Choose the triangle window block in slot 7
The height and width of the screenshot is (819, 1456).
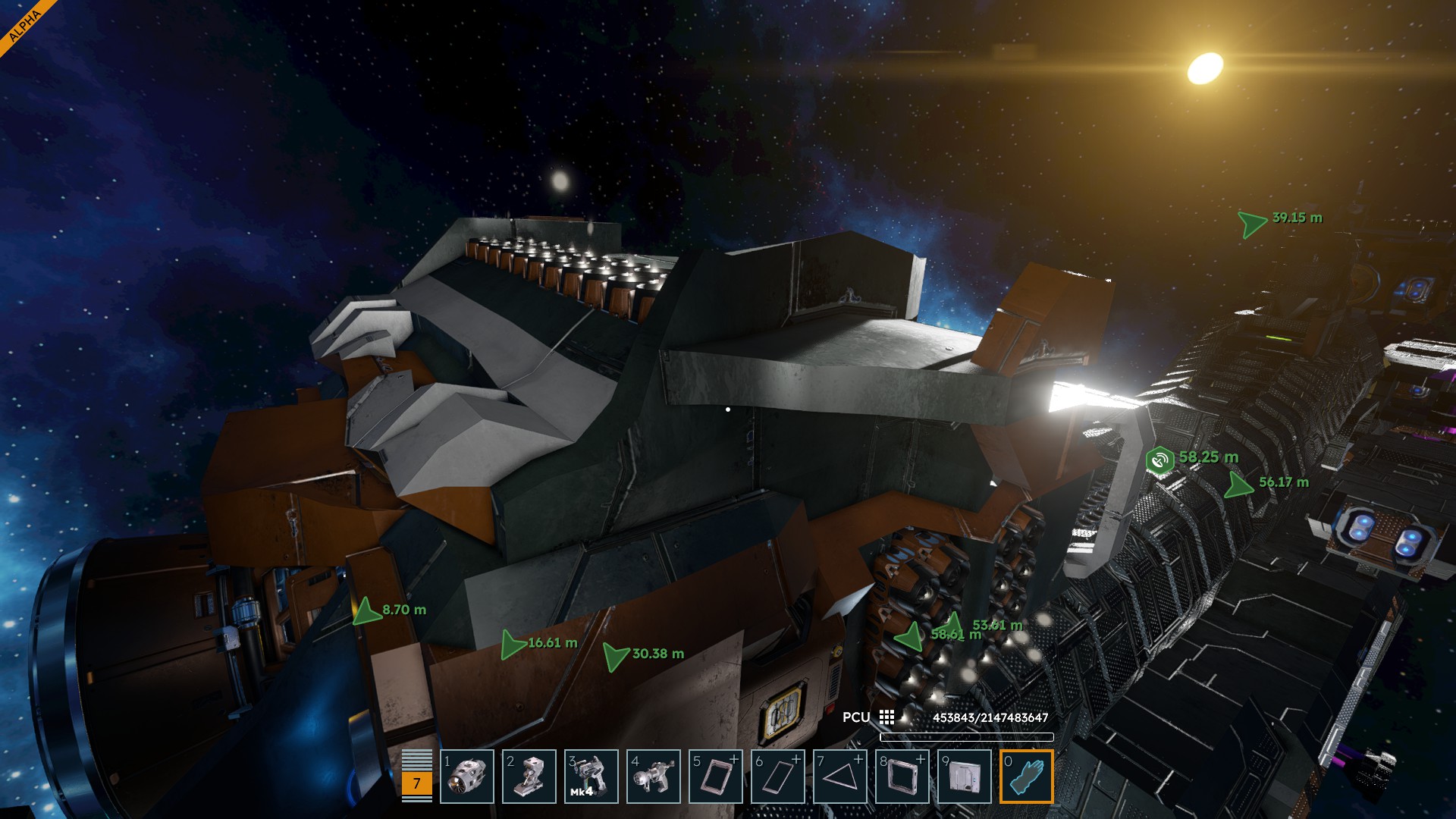click(x=840, y=777)
